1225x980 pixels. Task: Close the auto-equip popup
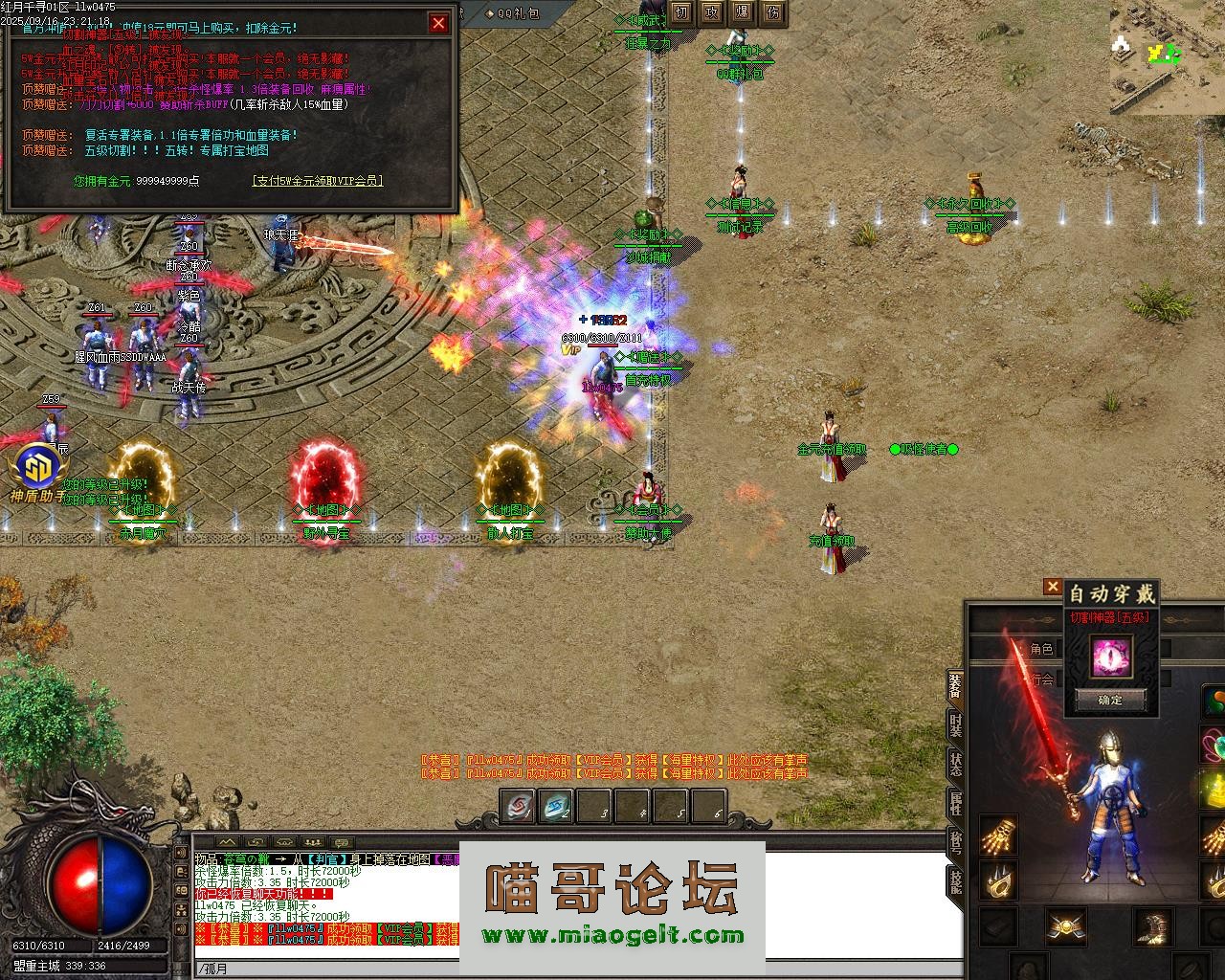coord(1053,587)
